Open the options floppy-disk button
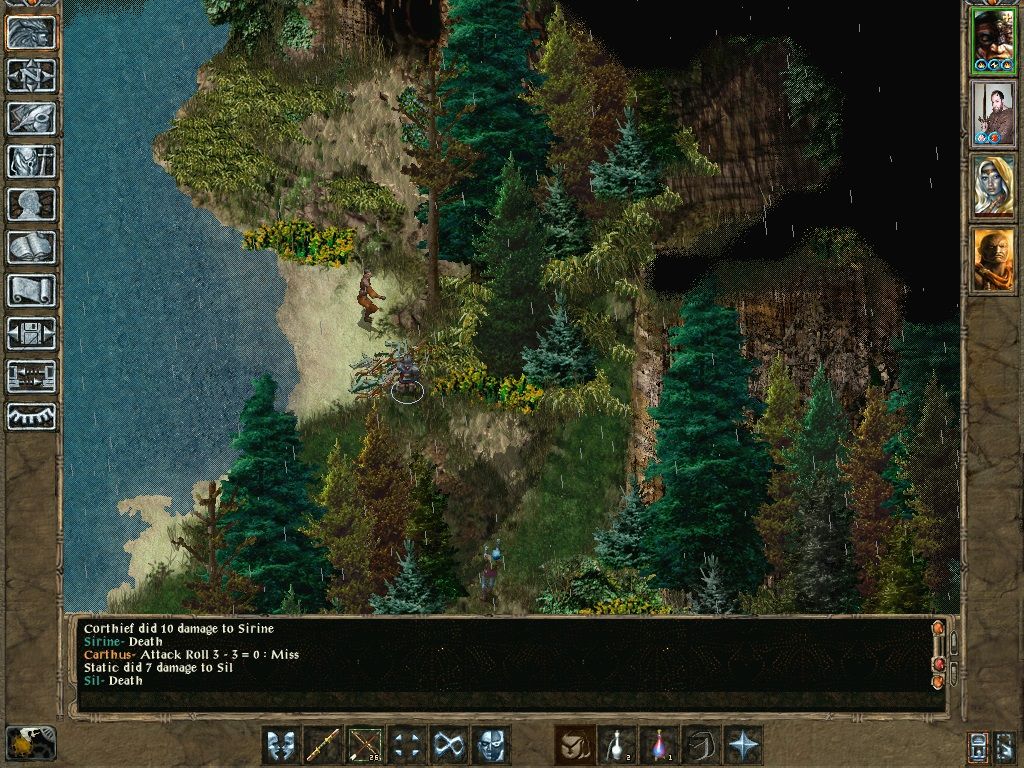The width and height of the screenshot is (1024, 768). coord(31,333)
